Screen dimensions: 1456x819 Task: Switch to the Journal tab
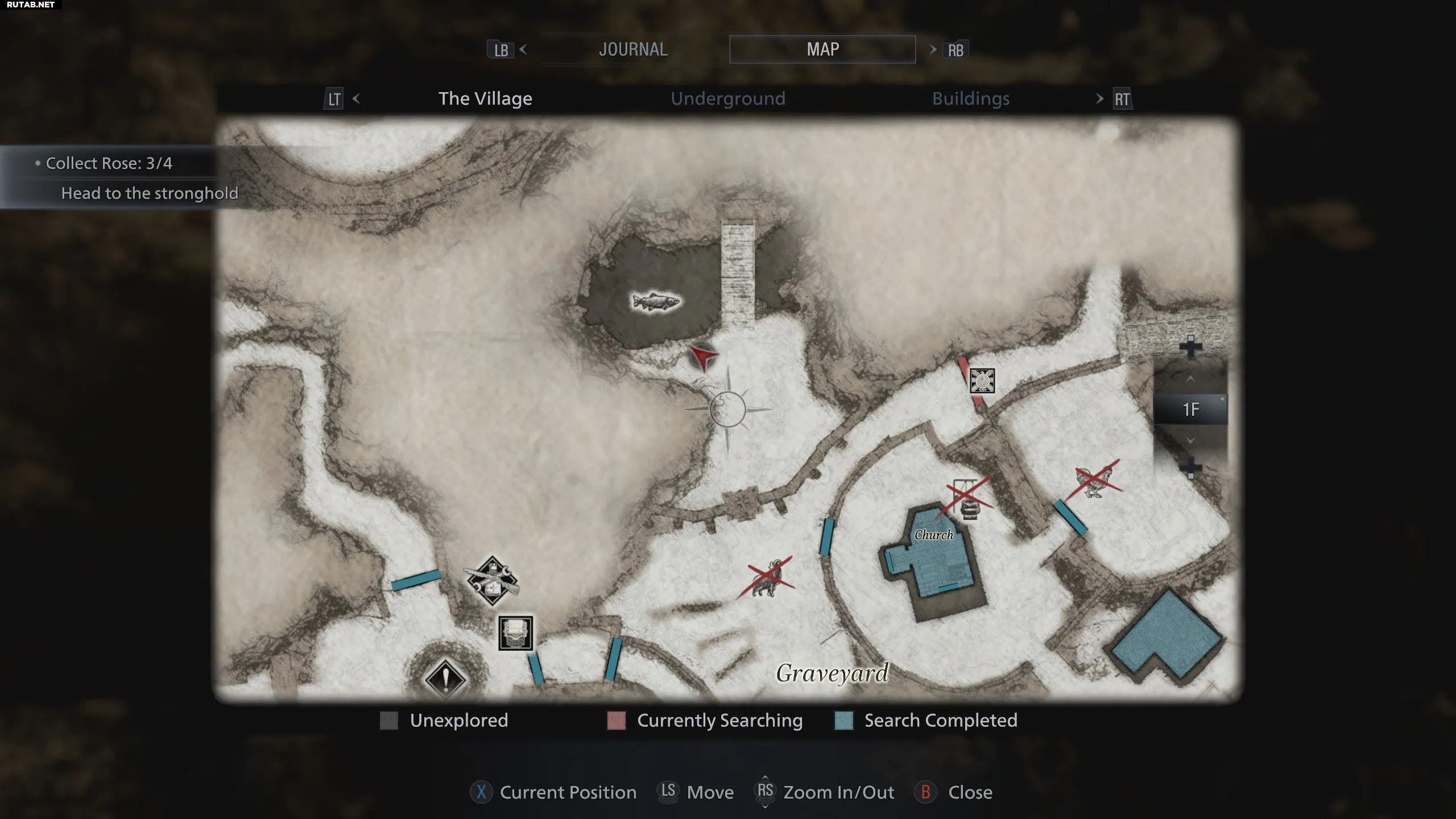633,49
